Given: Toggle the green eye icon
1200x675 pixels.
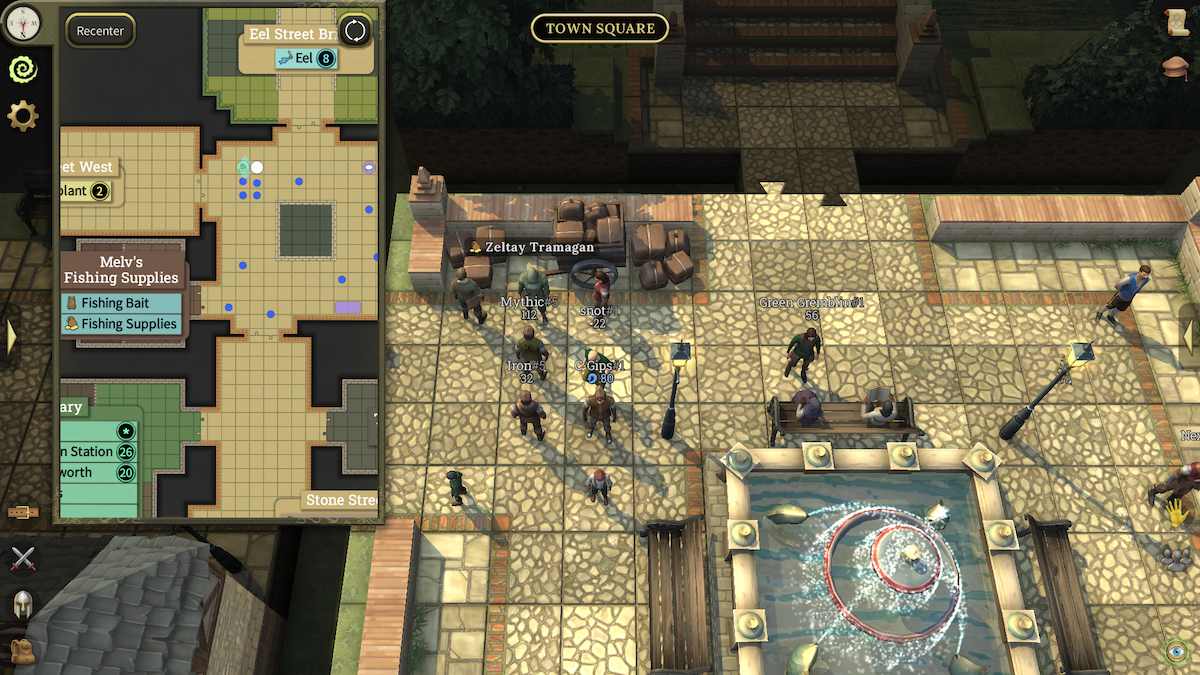Looking at the screenshot, I should coord(1177,652).
